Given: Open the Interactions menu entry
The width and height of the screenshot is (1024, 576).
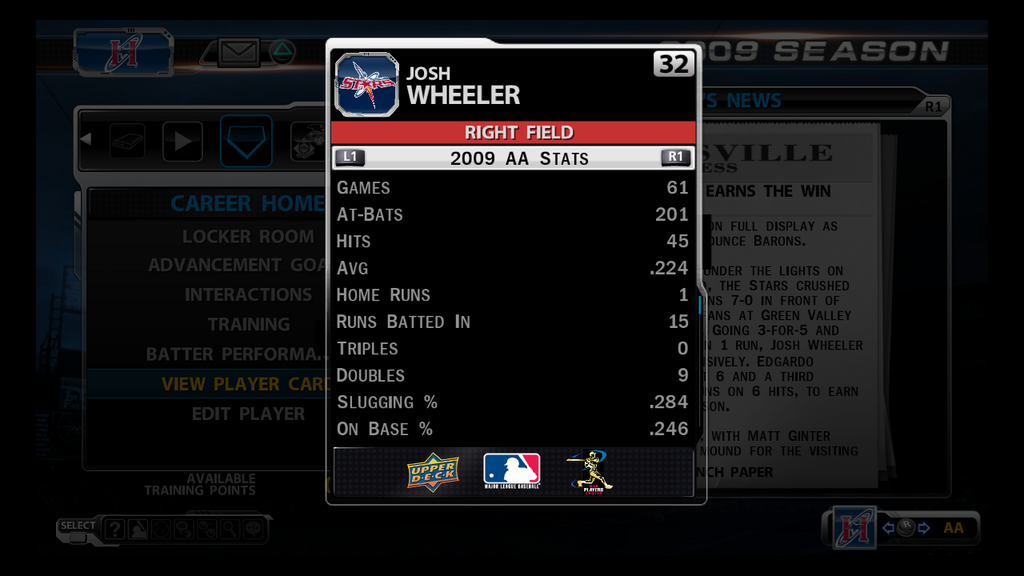Looking at the screenshot, I should (x=247, y=295).
